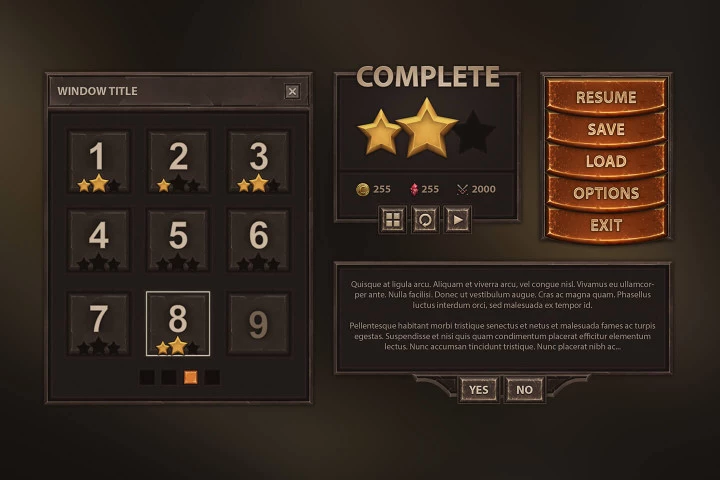Resume the game
The height and width of the screenshot is (480, 720).
tap(606, 97)
